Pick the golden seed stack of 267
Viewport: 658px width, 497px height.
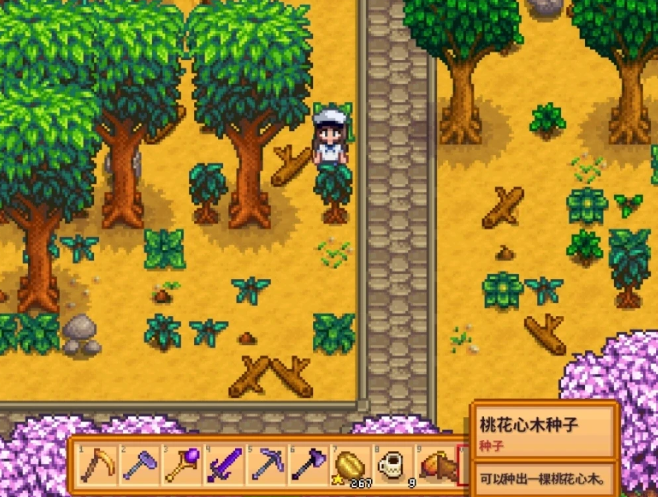click(350, 465)
